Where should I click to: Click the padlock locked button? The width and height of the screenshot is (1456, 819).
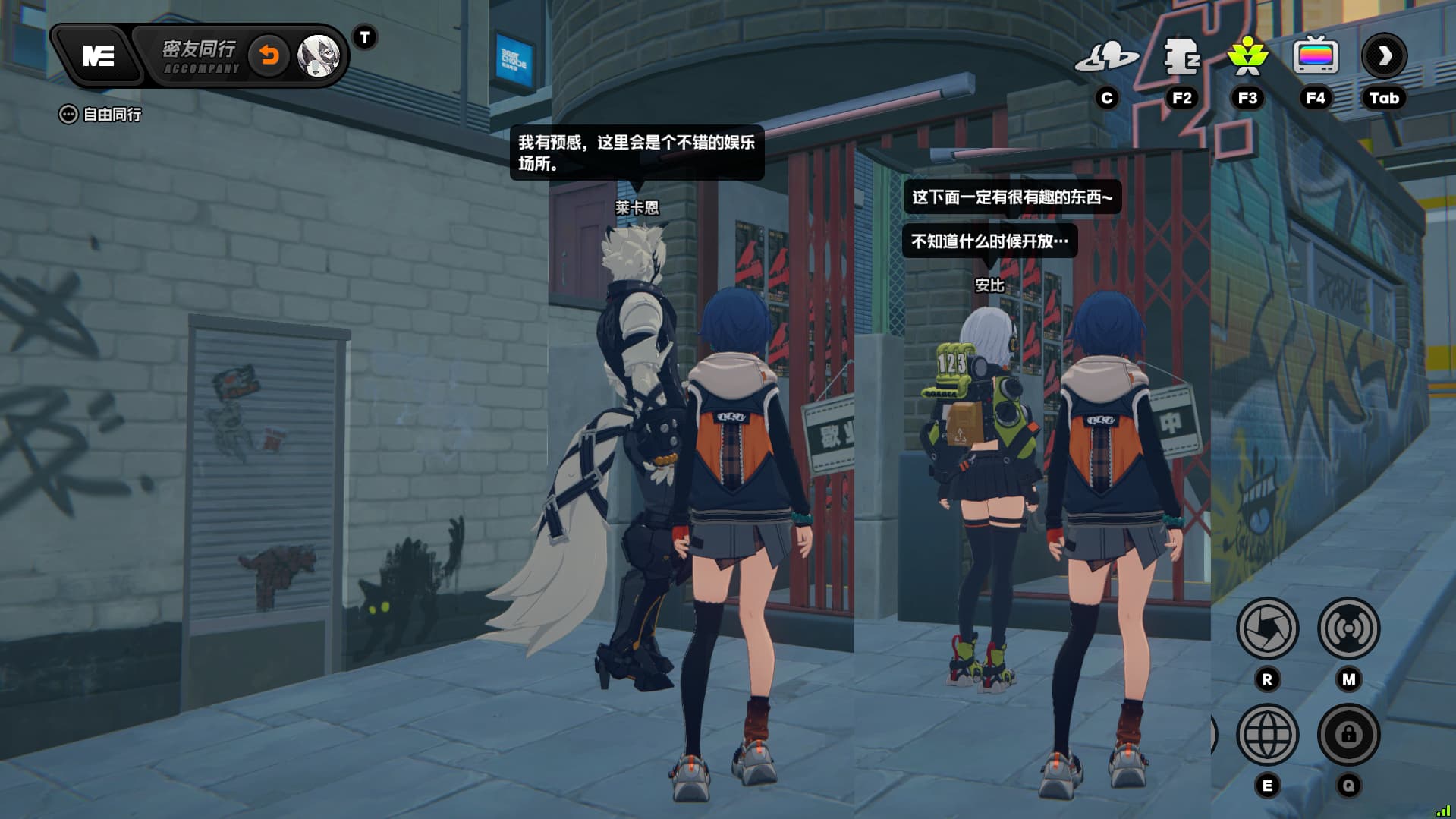1348,735
